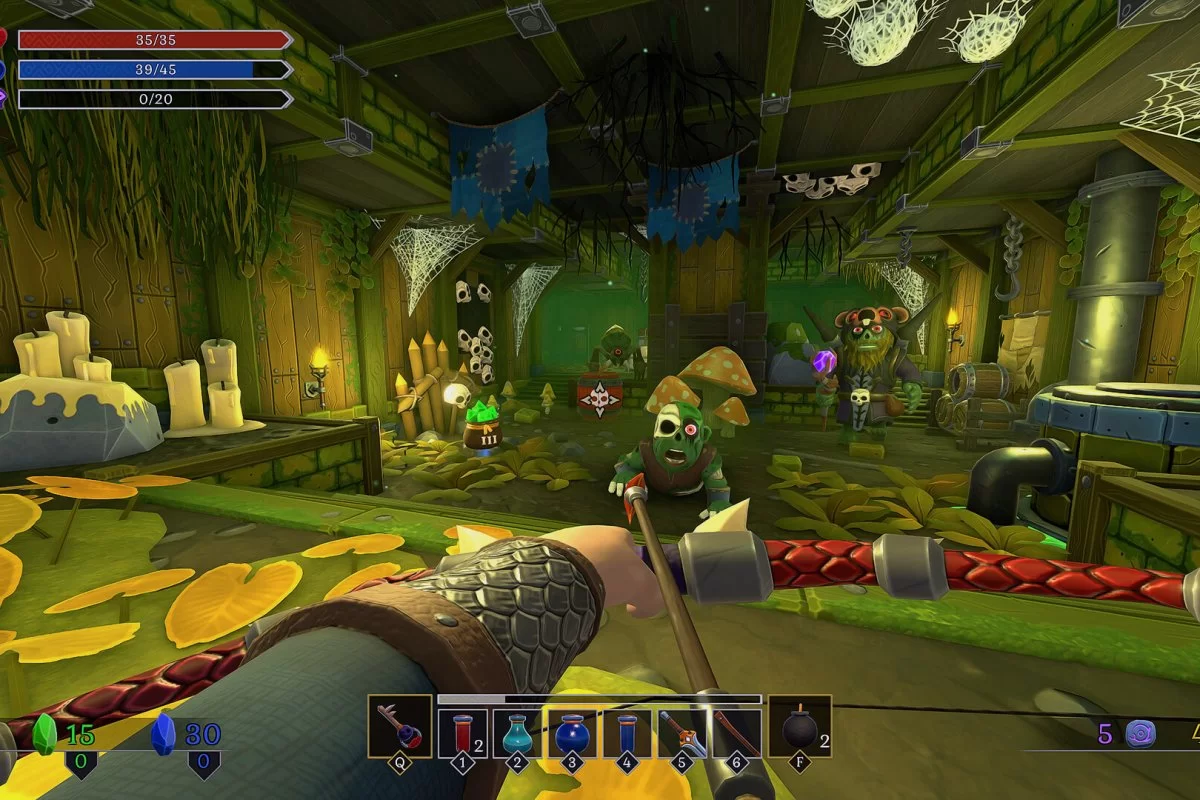Image resolution: width=1200 pixels, height=800 pixels.
Task: Choose the round blue potion slot
Action: [x=572, y=733]
